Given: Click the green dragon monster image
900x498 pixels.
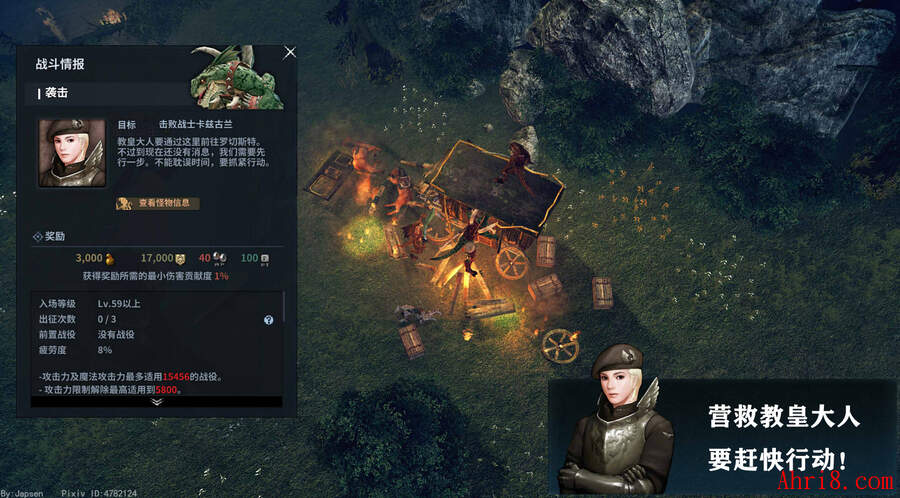Looking at the screenshot, I should click(x=238, y=82).
